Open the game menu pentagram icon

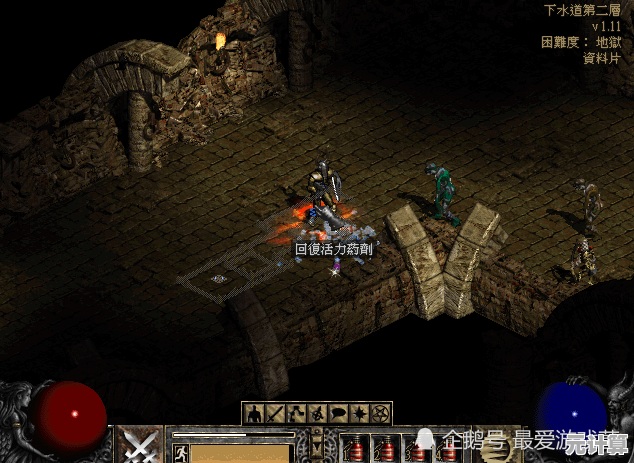tap(380, 413)
